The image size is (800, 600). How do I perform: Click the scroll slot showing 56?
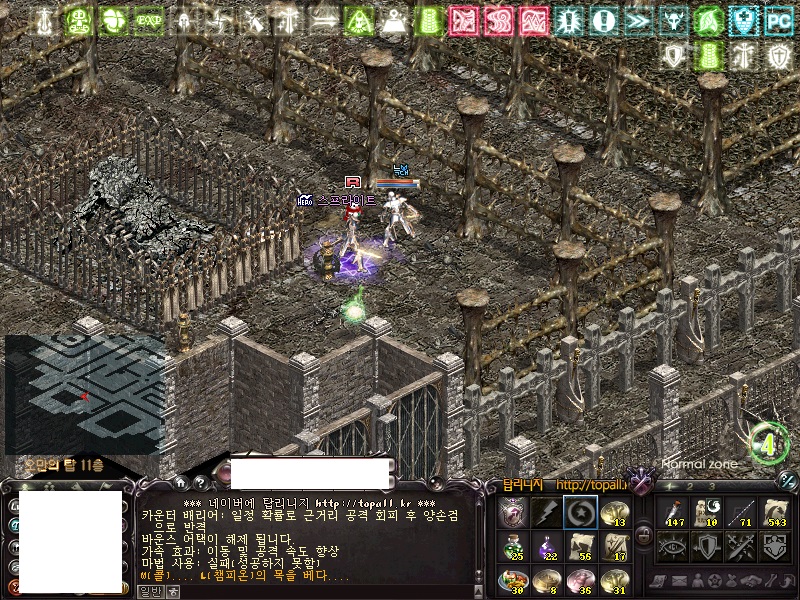click(x=579, y=547)
